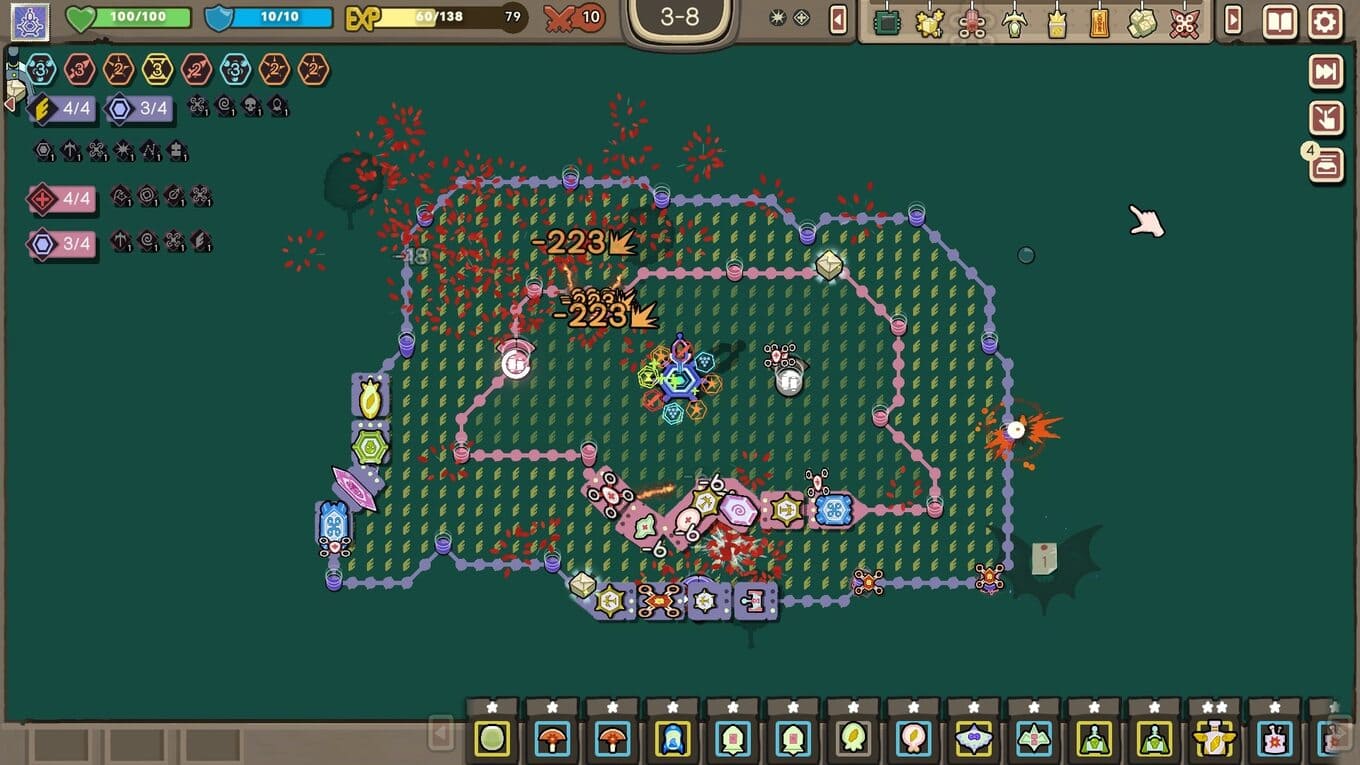Click the left arrow beside the relic bar
Screen dimensions: 1360x765
[839, 20]
